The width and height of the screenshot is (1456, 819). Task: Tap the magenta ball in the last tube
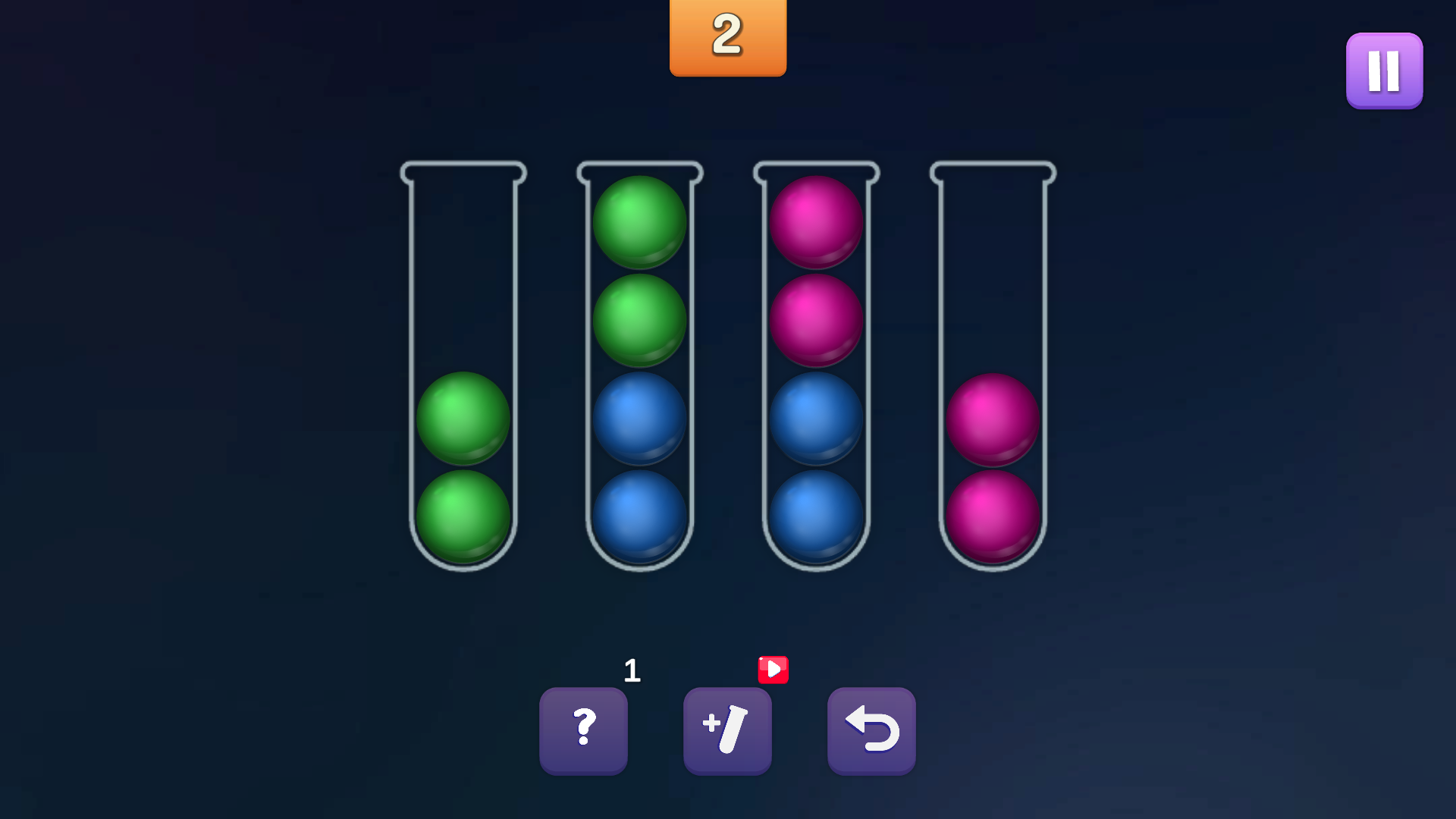(992, 419)
